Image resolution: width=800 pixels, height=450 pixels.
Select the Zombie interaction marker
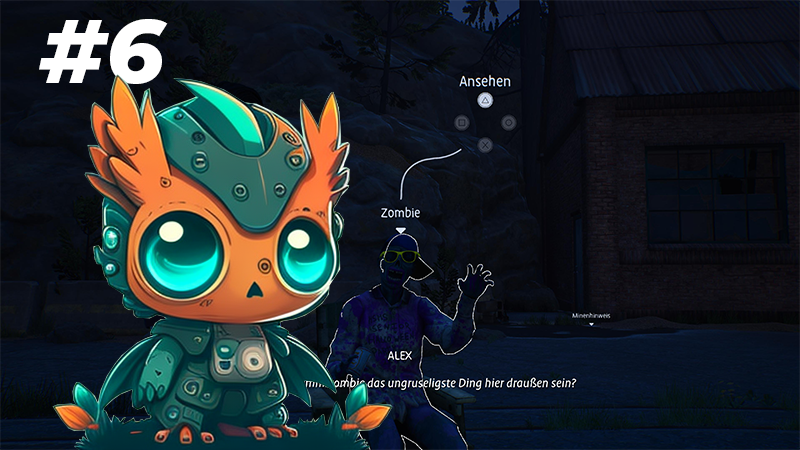click(401, 230)
